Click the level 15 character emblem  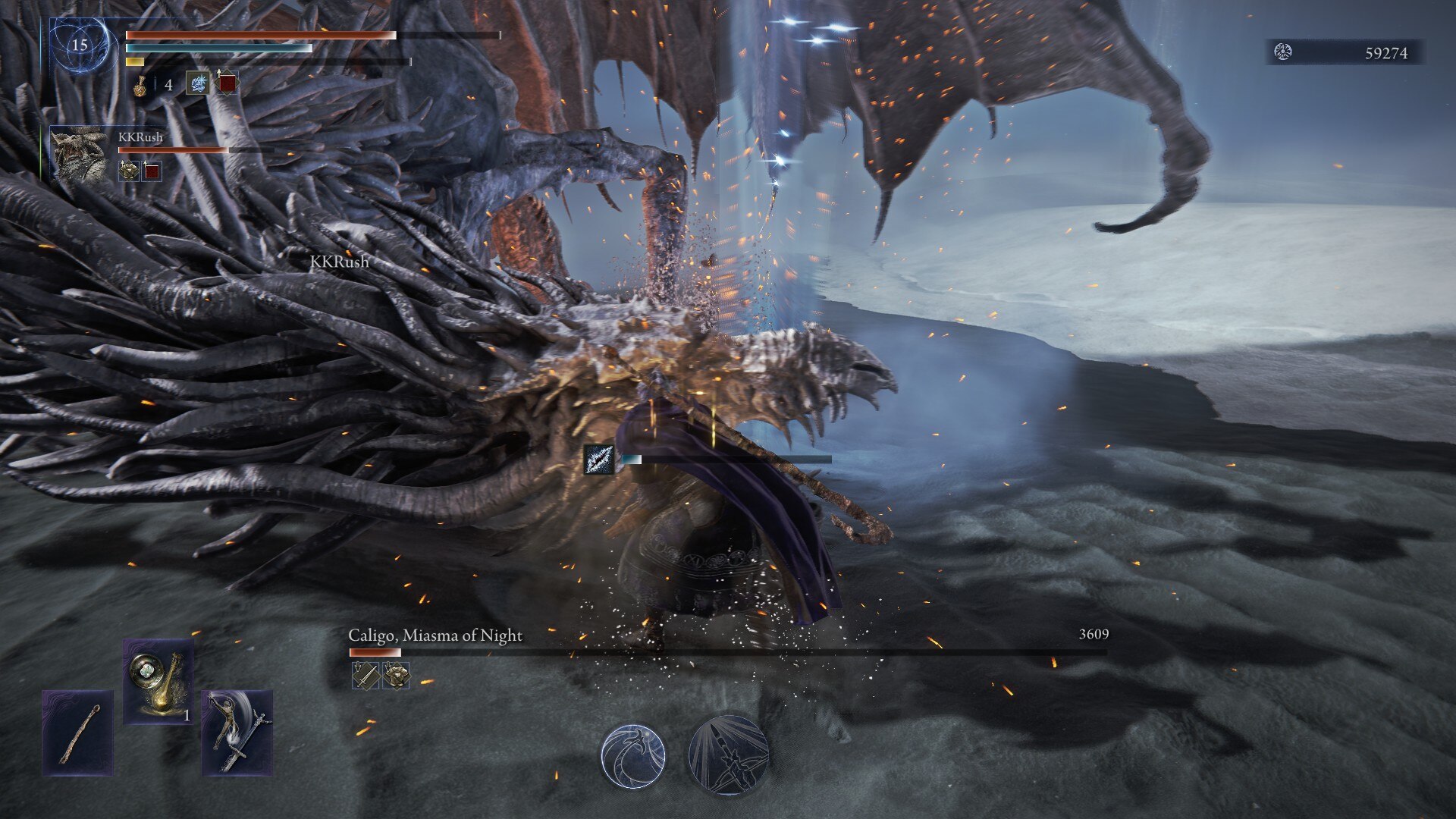click(80, 45)
